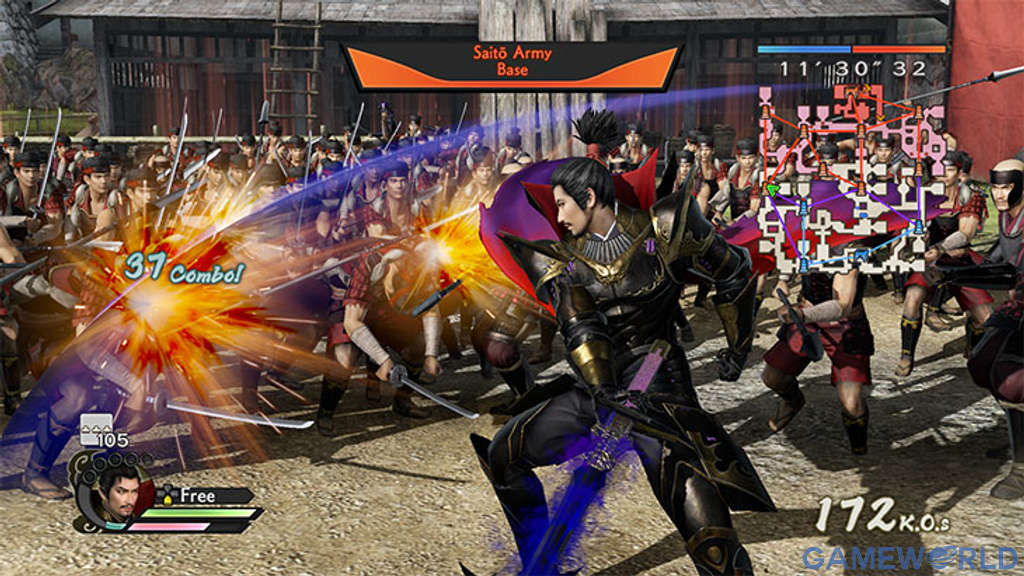1024x576 pixels.
Task: Select the Free status label
Action: [198, 495]
